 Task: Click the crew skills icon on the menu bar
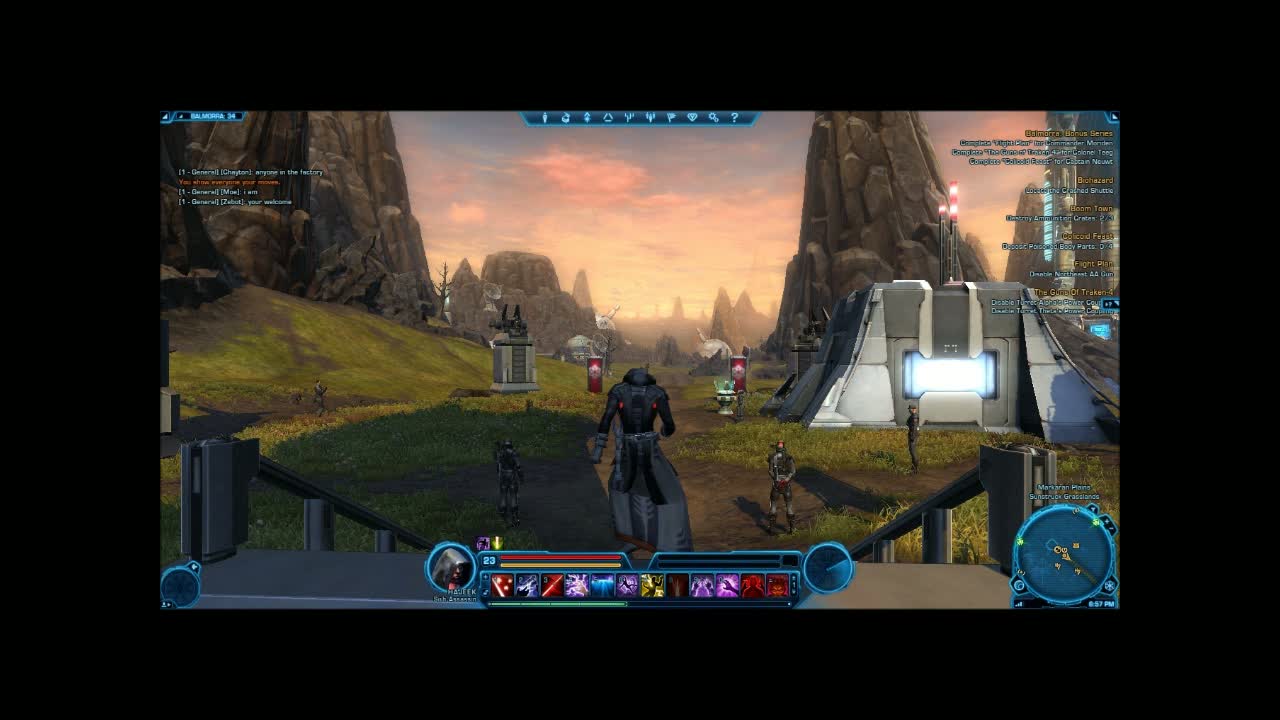(x=629, y=118)
